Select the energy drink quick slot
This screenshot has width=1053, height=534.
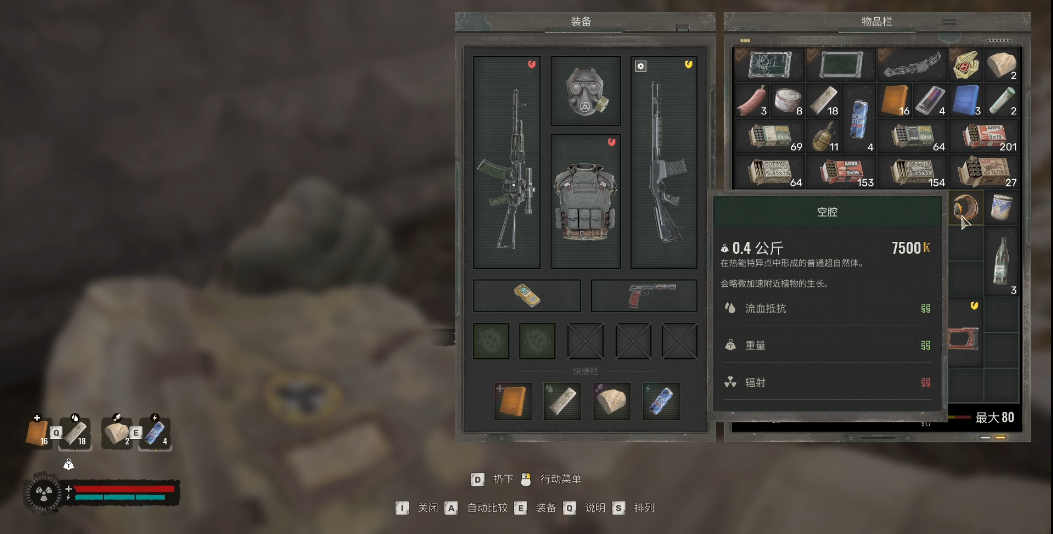coord(661,401)
